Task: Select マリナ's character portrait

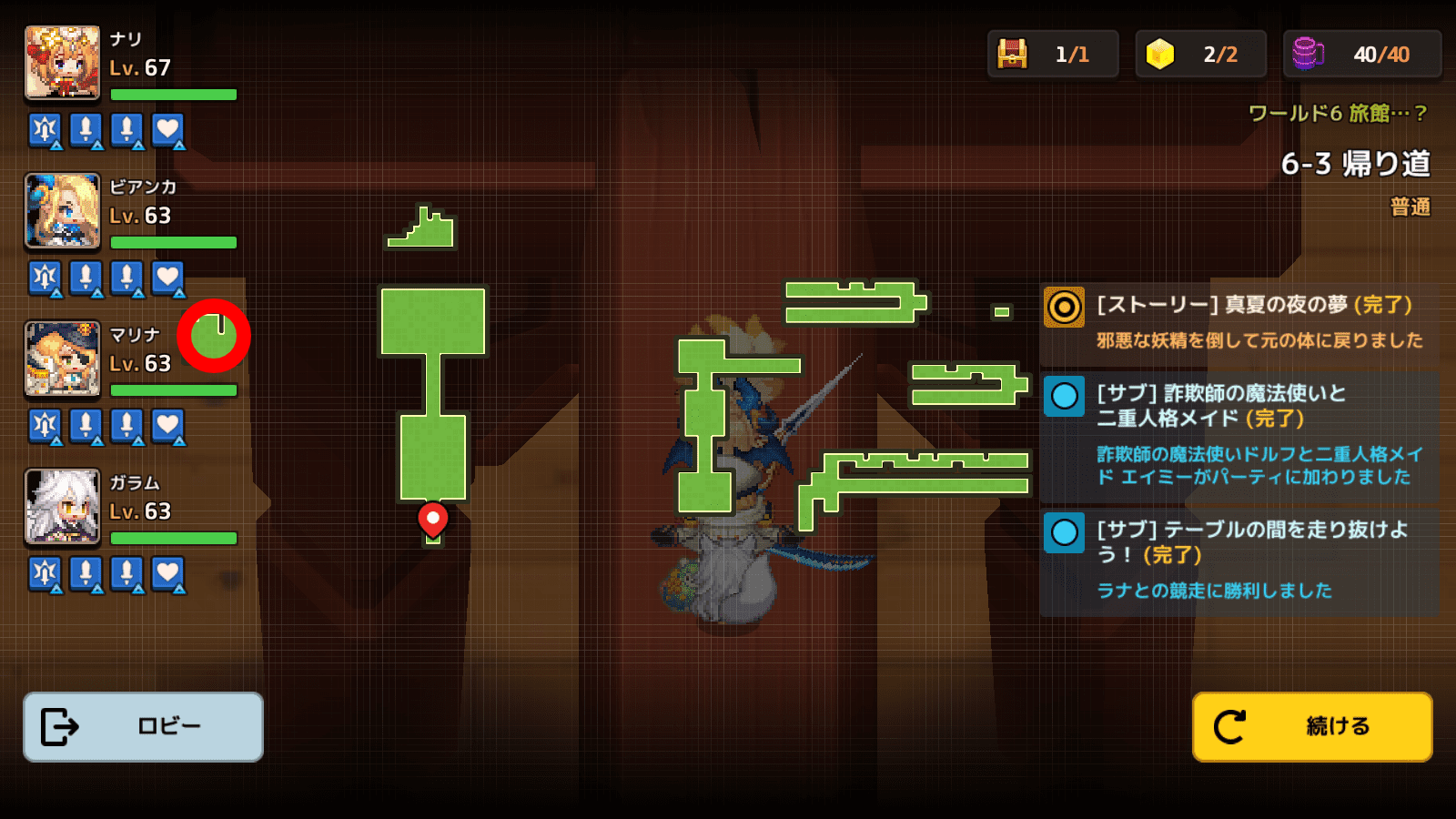Action: coord(62,359)
